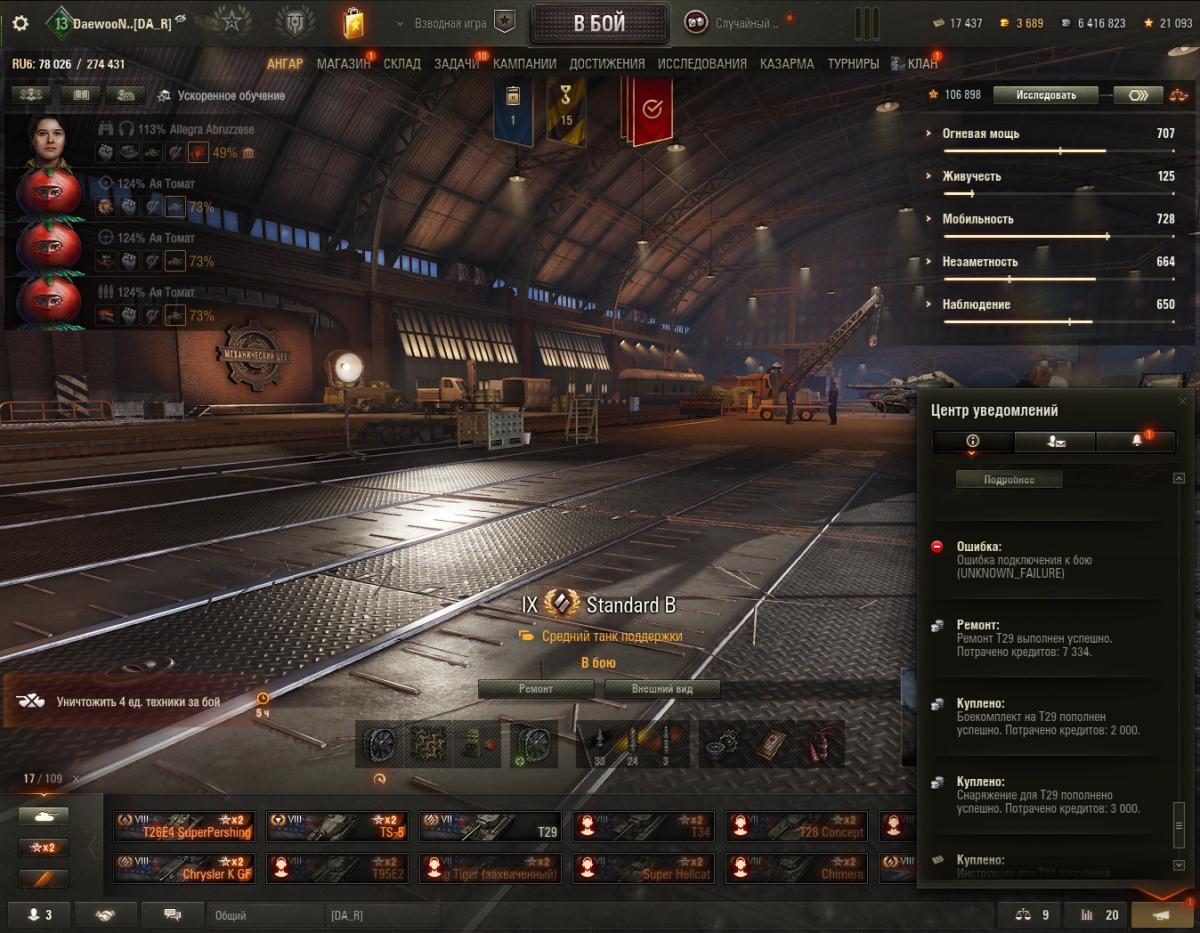
Task: Open the Внешний вид customization
Action: pyautogui.click(x=662, y=688)
